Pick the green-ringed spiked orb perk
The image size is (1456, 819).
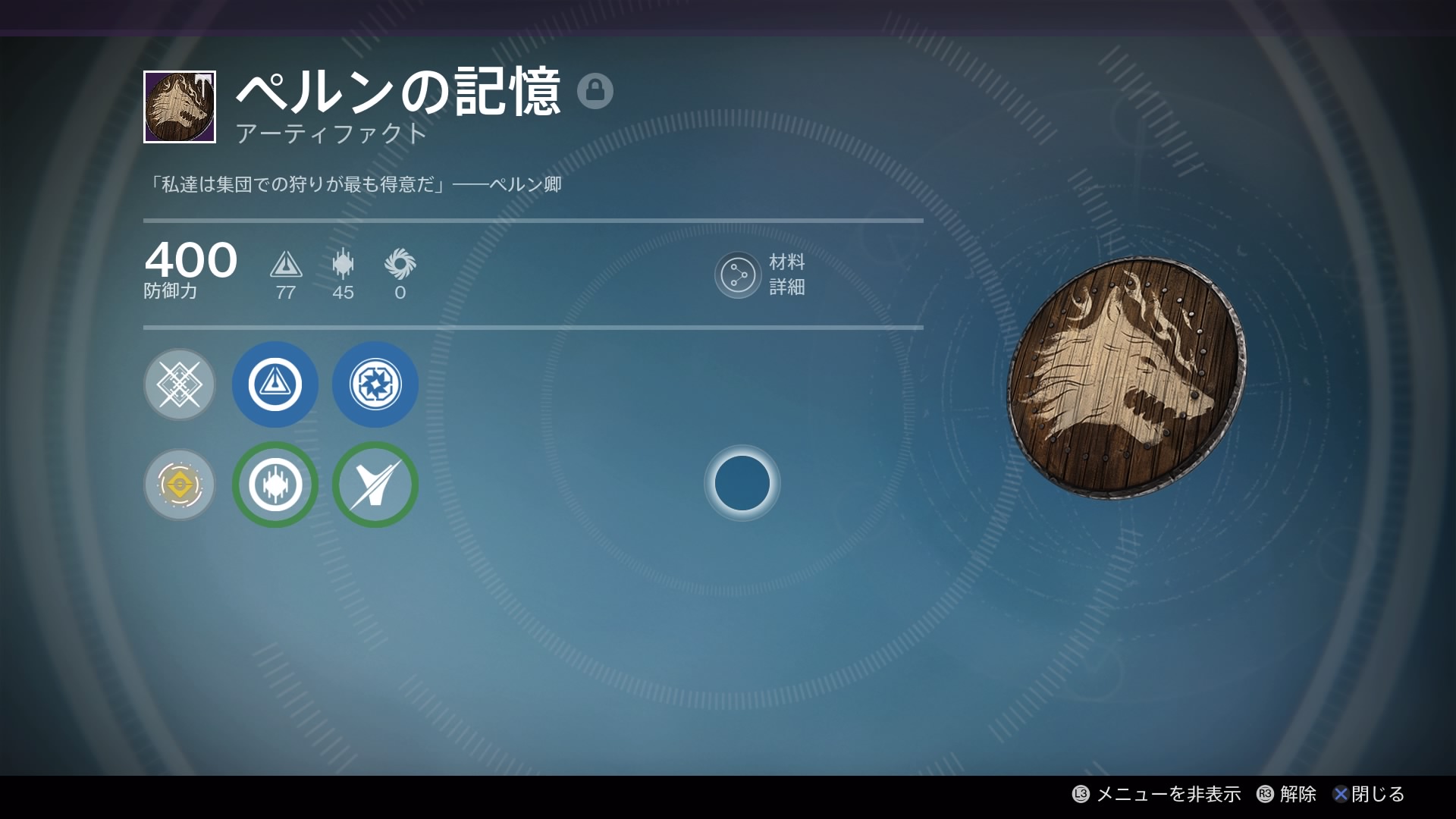coord(275,485)
